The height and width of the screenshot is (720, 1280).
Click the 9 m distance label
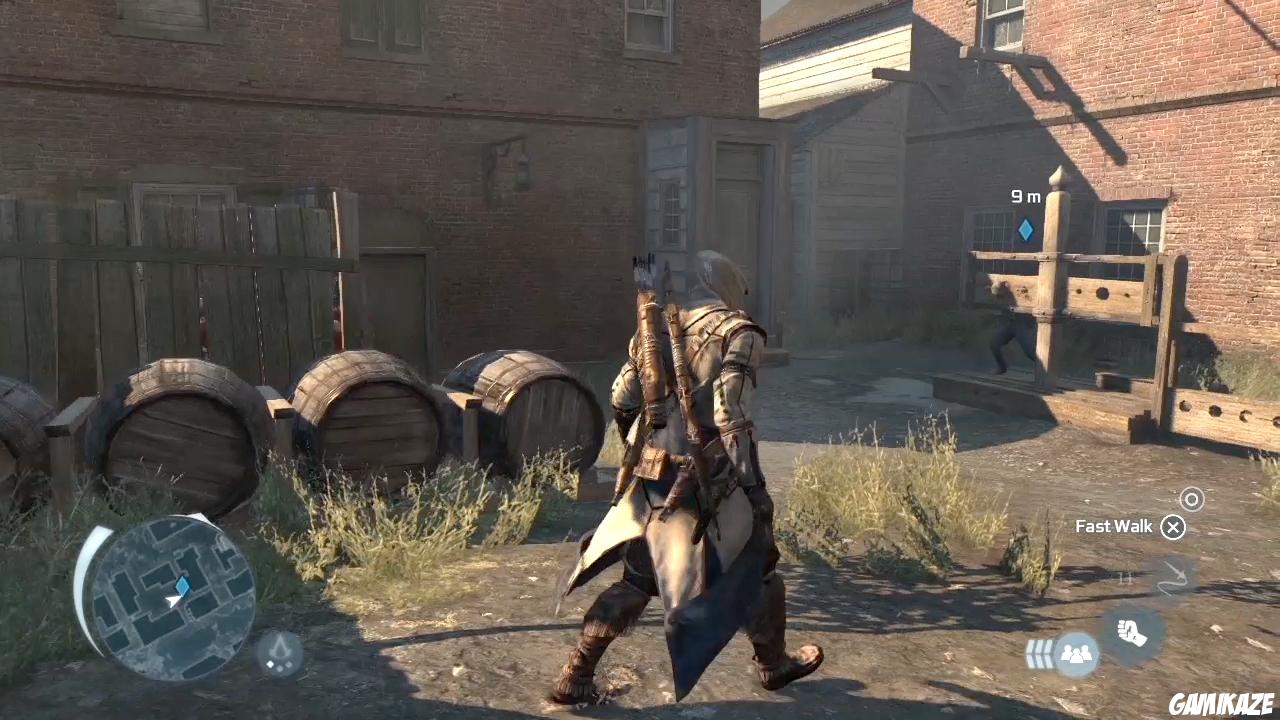[1025, 197]
